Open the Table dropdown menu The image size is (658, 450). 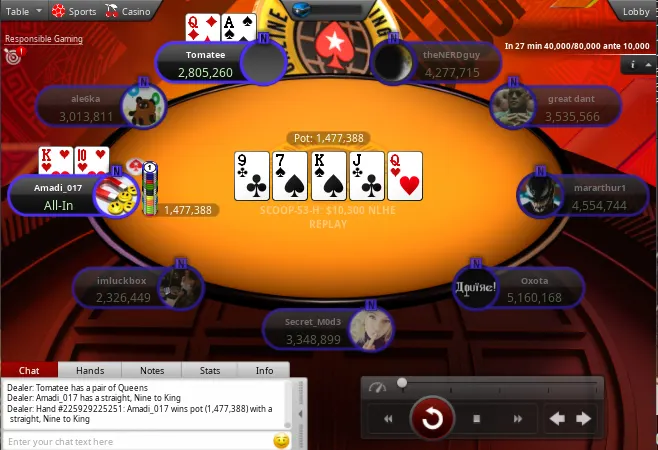point(23,10)
